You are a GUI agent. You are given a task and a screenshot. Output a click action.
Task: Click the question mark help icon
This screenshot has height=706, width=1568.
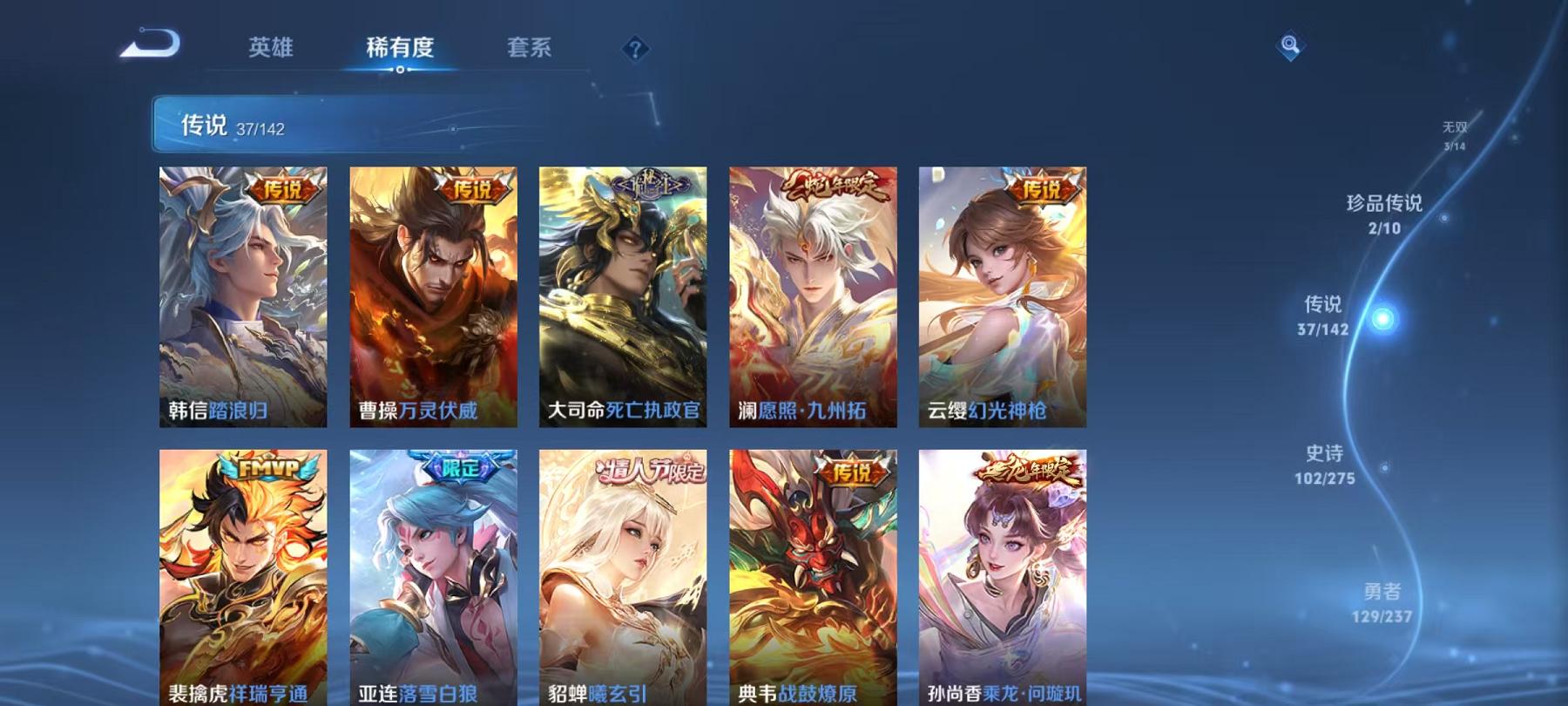pos(637,48)
